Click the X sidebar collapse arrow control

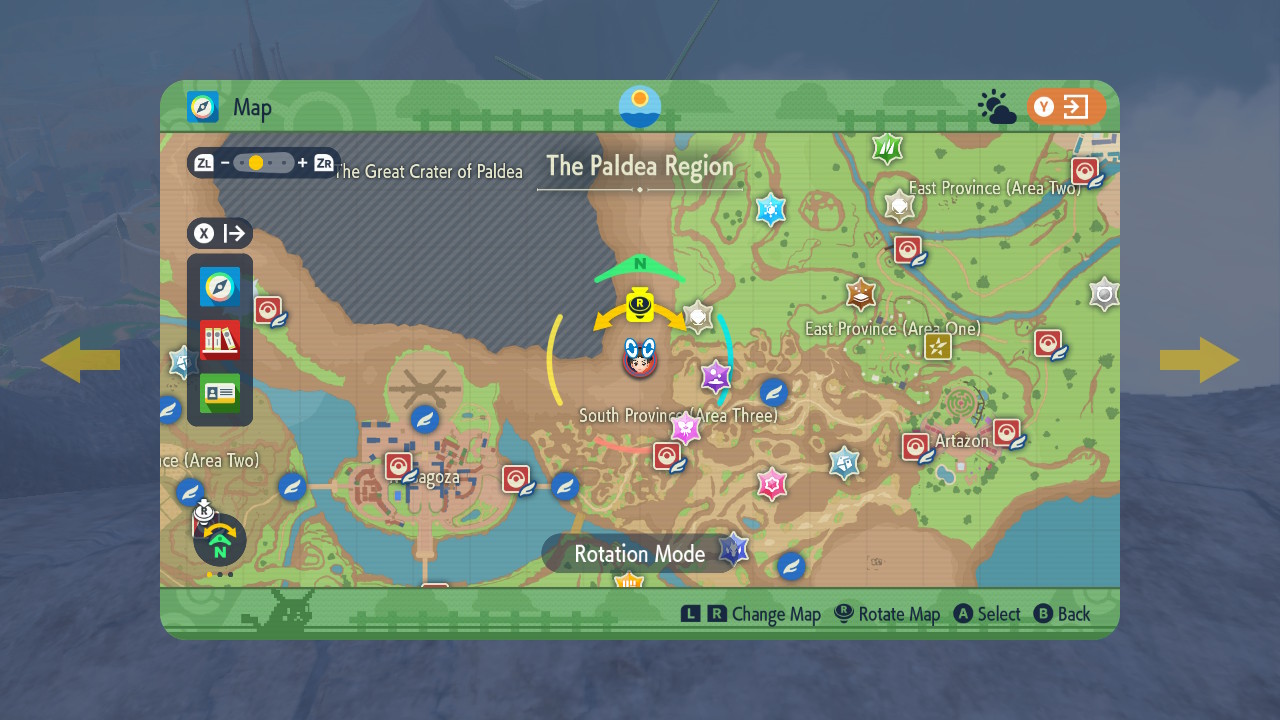(x=221, y=233)
